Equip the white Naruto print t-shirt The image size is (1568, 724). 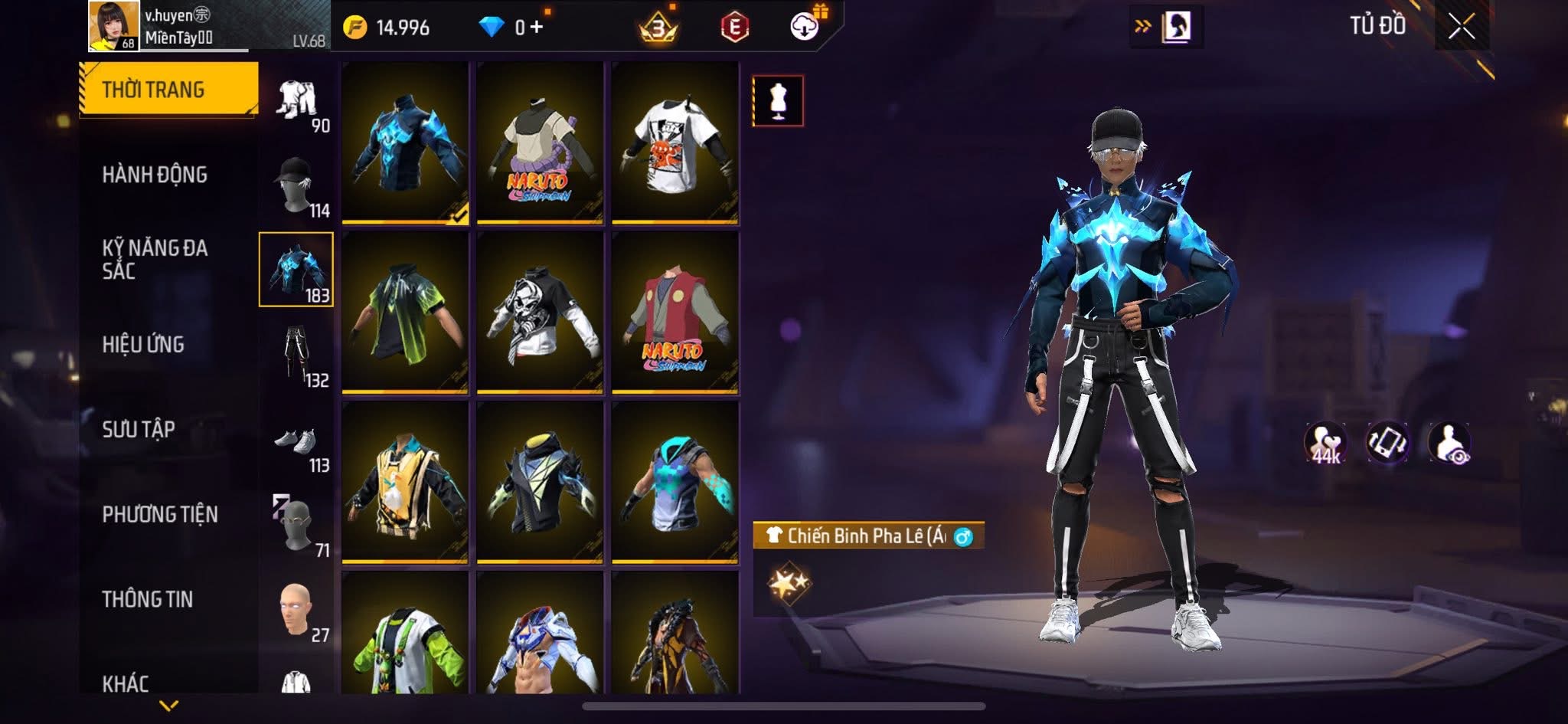675,143
